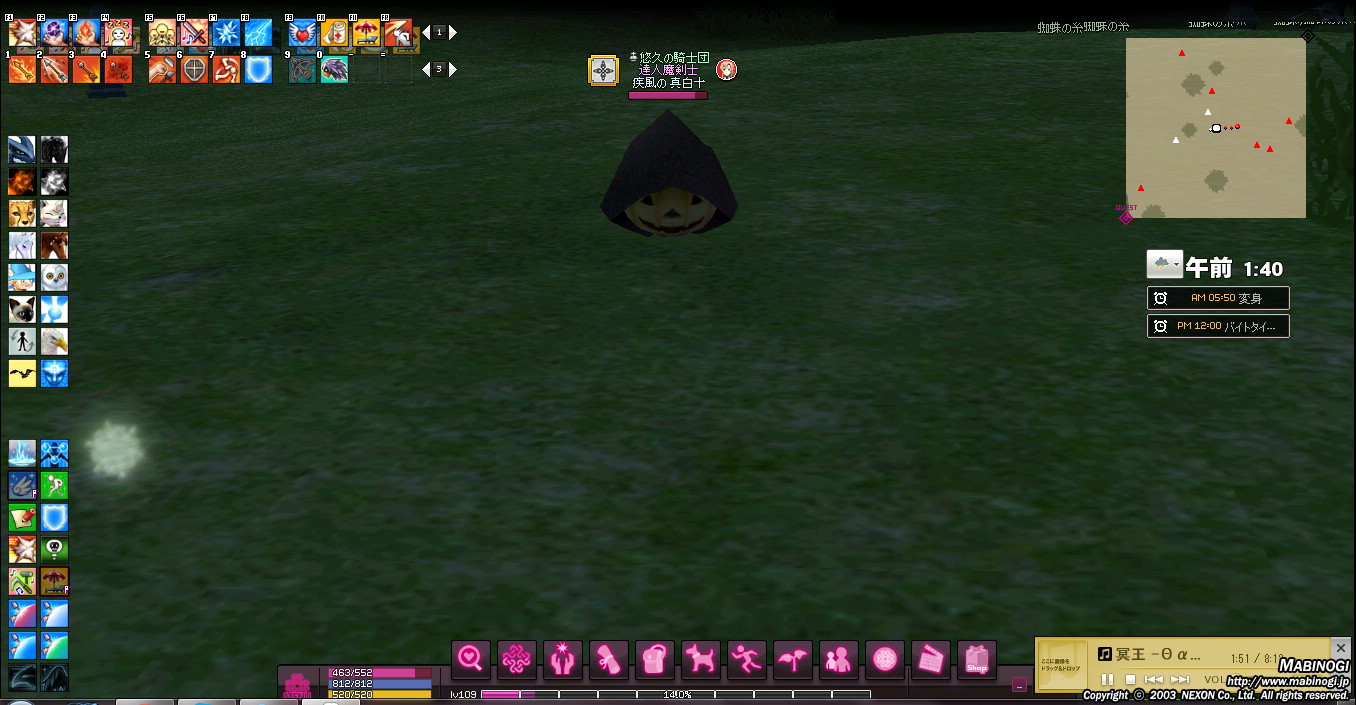Open the magnifying glass heart menu
Viewport: 1356px width, 705px height.
471,659
